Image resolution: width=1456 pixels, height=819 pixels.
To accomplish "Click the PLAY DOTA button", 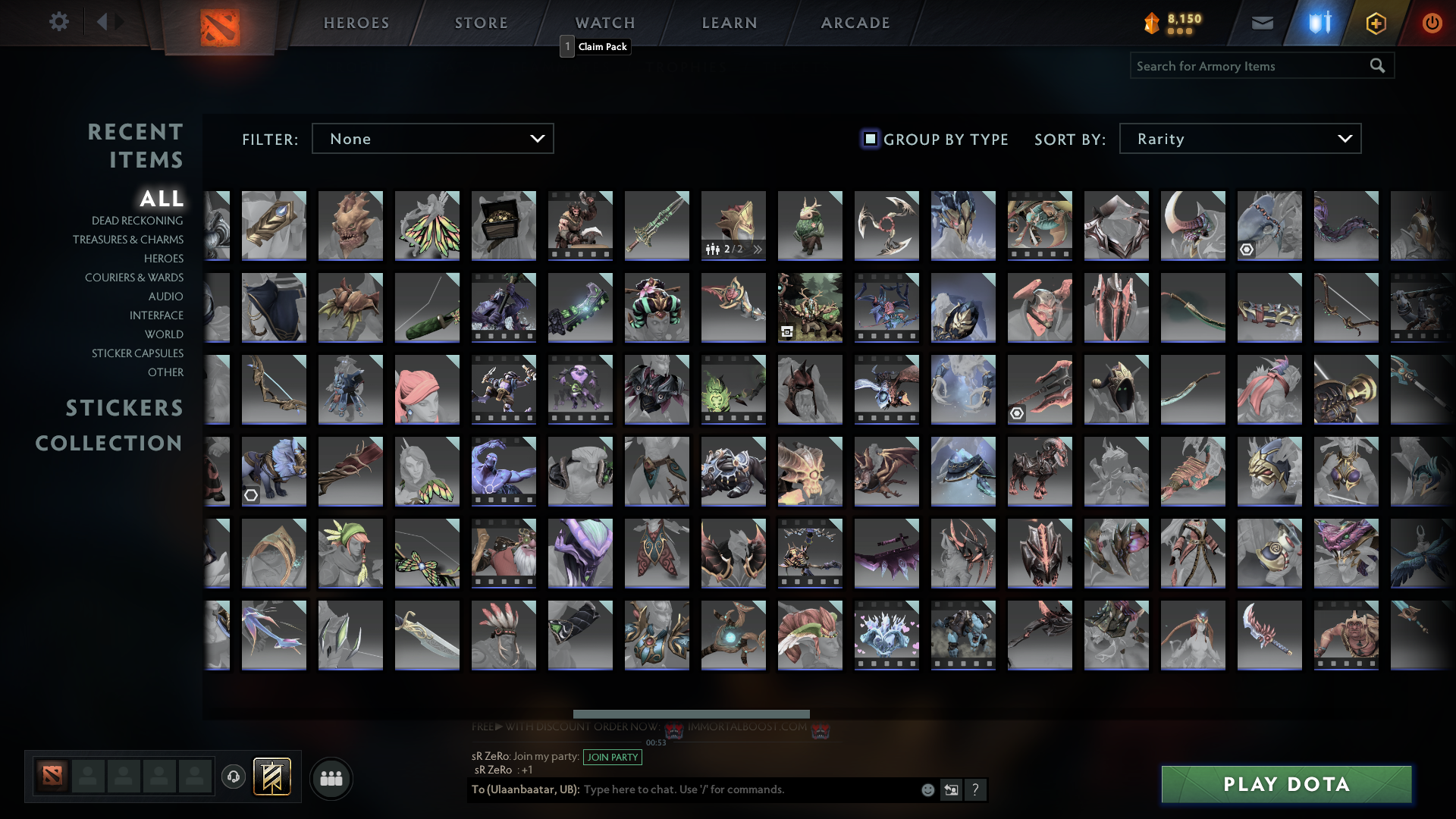I will click(x=1285, y=784).
